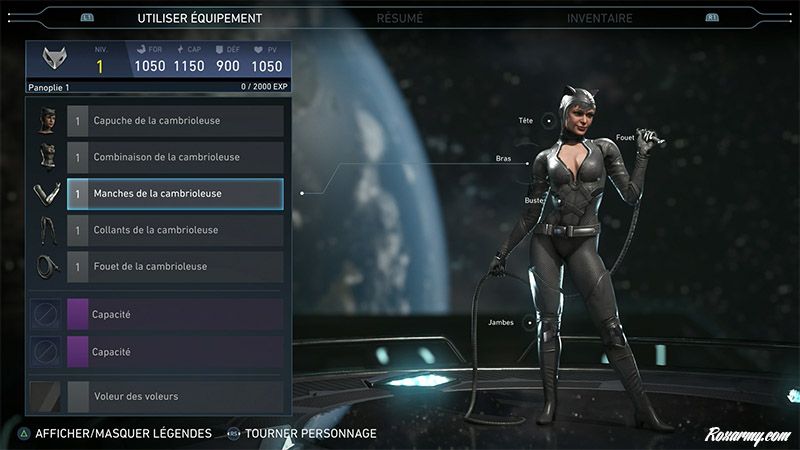Screen dimensions: 800x450
Task: Select Capuche de la cambrioleuse gear slot
Action: [x=175, y=121]
